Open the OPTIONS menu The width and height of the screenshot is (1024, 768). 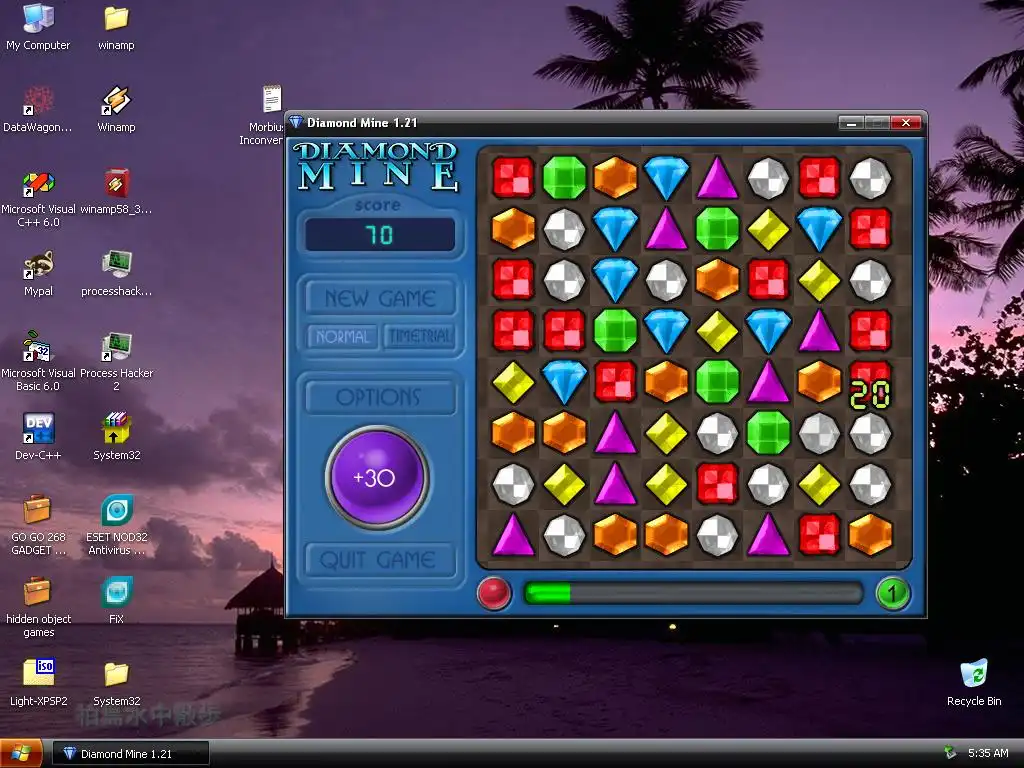click(380, 397)
